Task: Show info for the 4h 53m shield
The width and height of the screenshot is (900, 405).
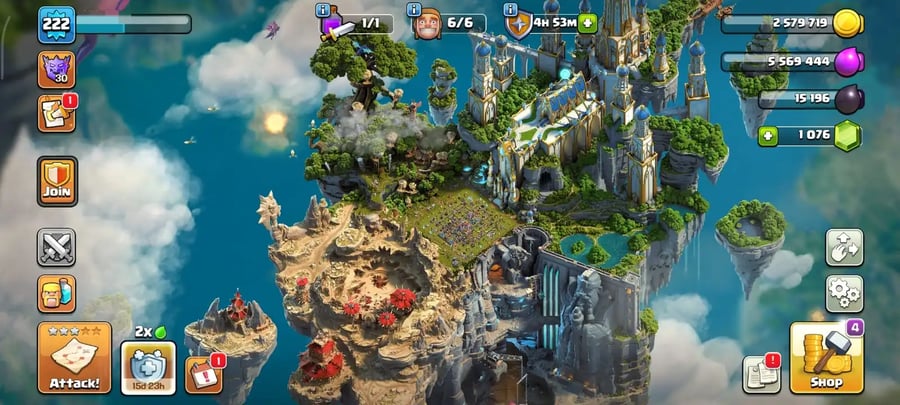Action: pos(509,11)
